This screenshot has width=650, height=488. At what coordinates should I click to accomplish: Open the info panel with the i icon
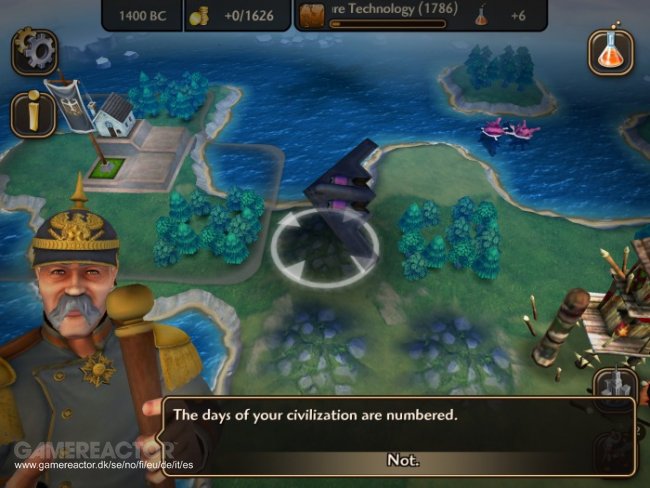click(32, 115)
